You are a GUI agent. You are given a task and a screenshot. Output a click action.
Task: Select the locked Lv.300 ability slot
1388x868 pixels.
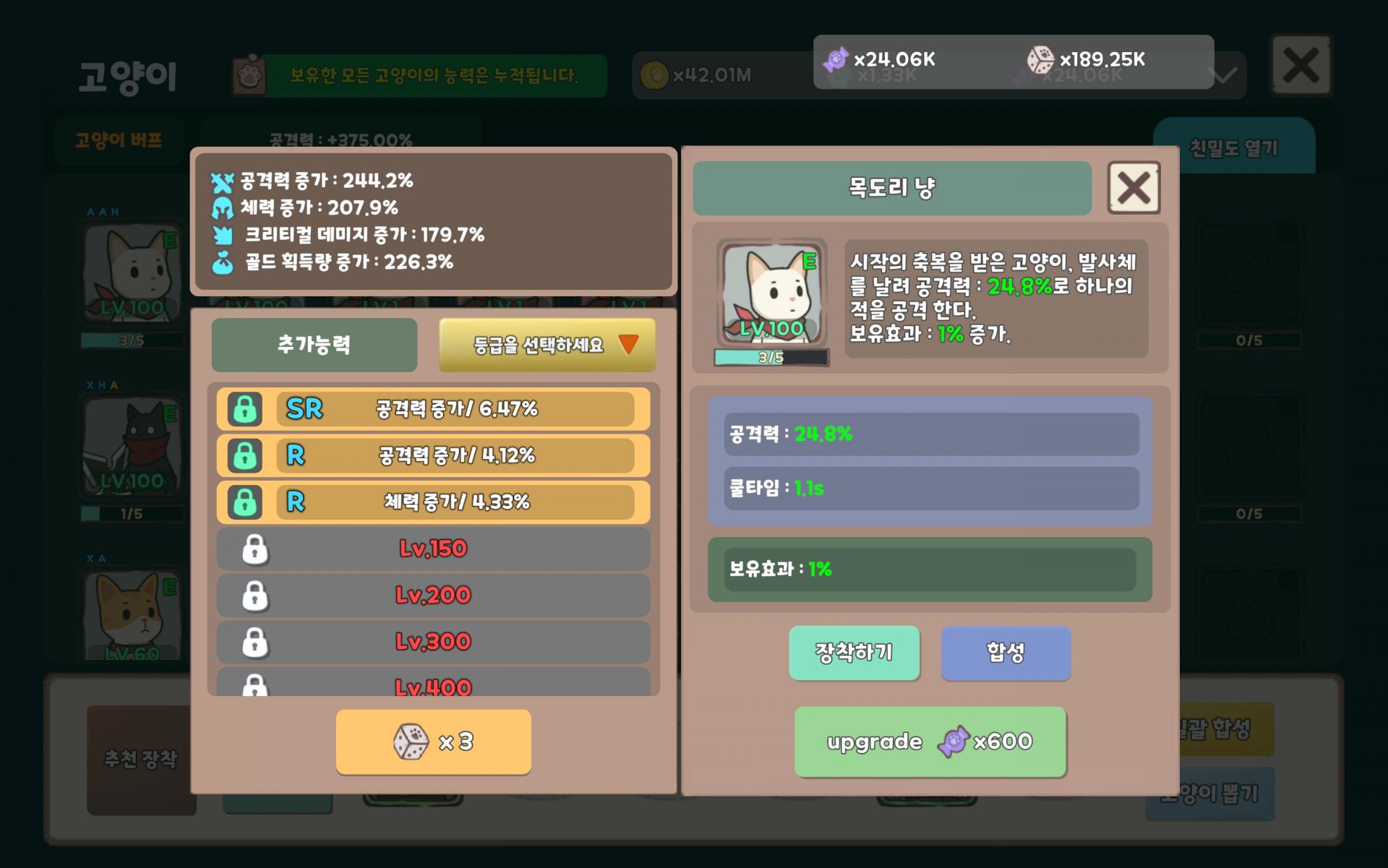pyautogui.click(x=433, y=642)
